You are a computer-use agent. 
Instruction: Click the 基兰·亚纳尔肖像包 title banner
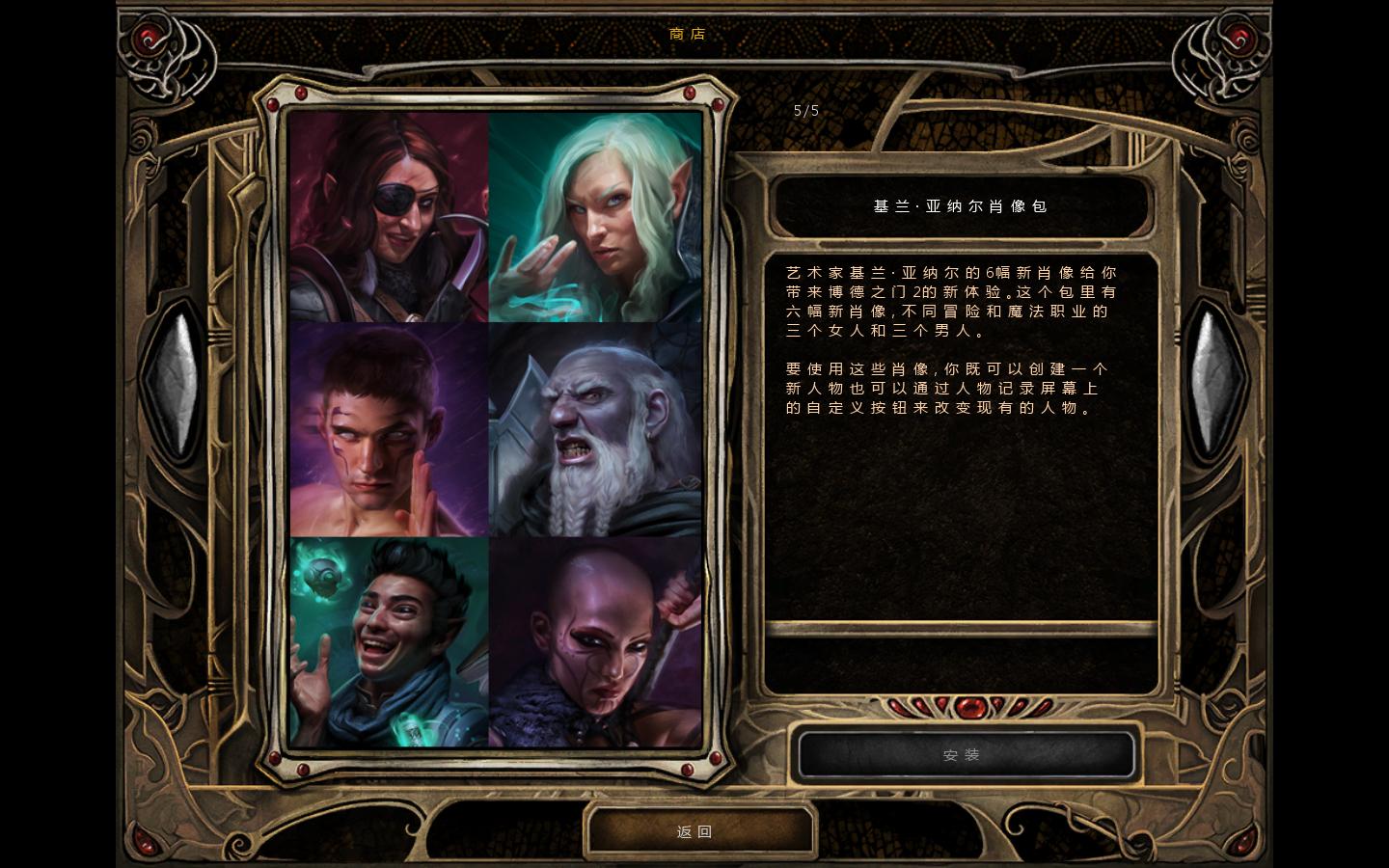point(962,206)
